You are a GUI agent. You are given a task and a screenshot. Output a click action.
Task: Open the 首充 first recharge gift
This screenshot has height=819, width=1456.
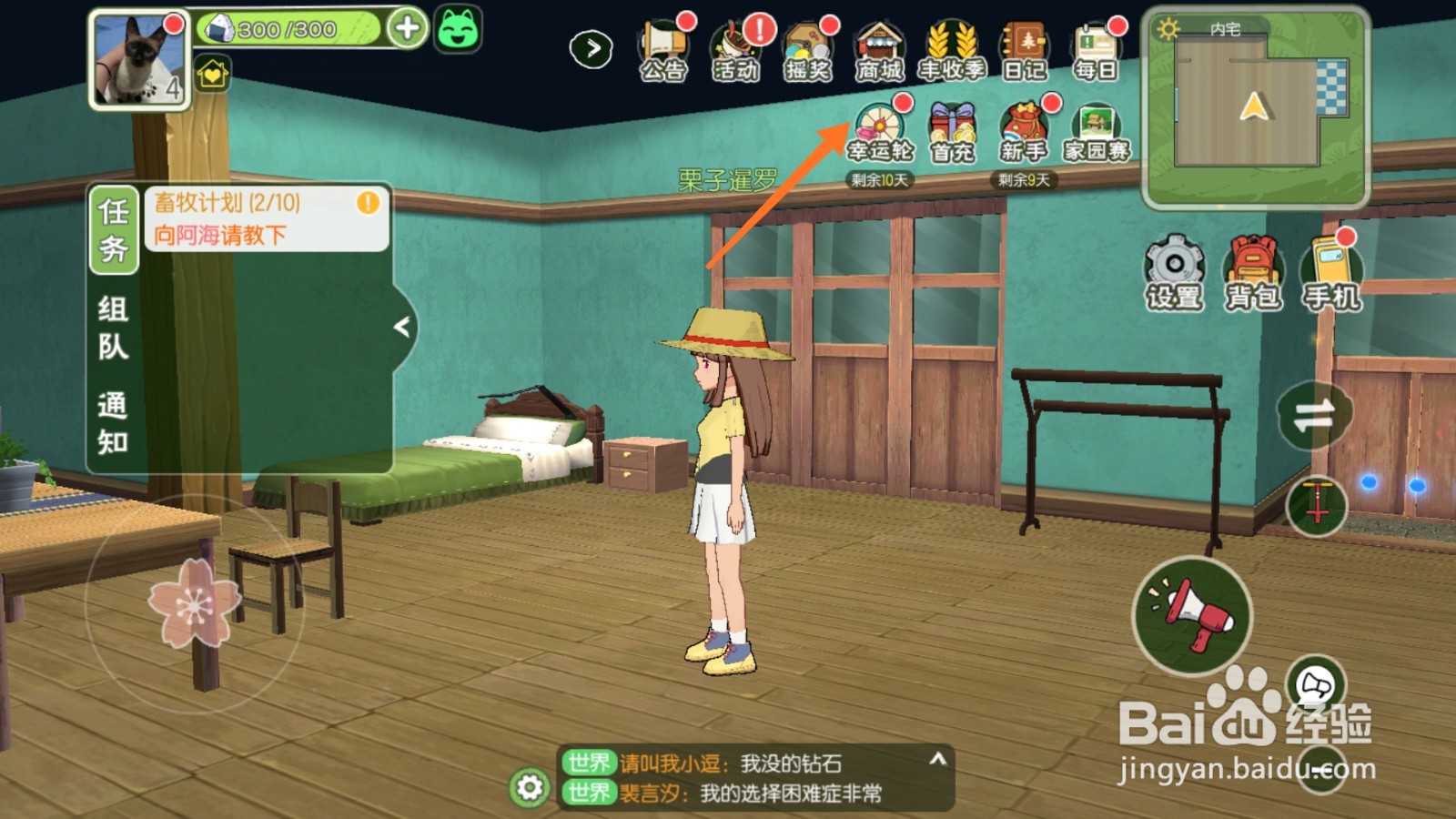952,132
